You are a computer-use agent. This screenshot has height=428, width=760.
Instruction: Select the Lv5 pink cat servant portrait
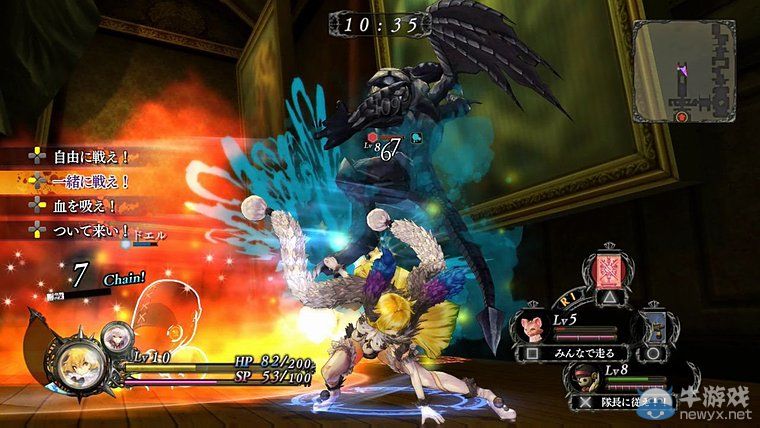tap(532, 327)
